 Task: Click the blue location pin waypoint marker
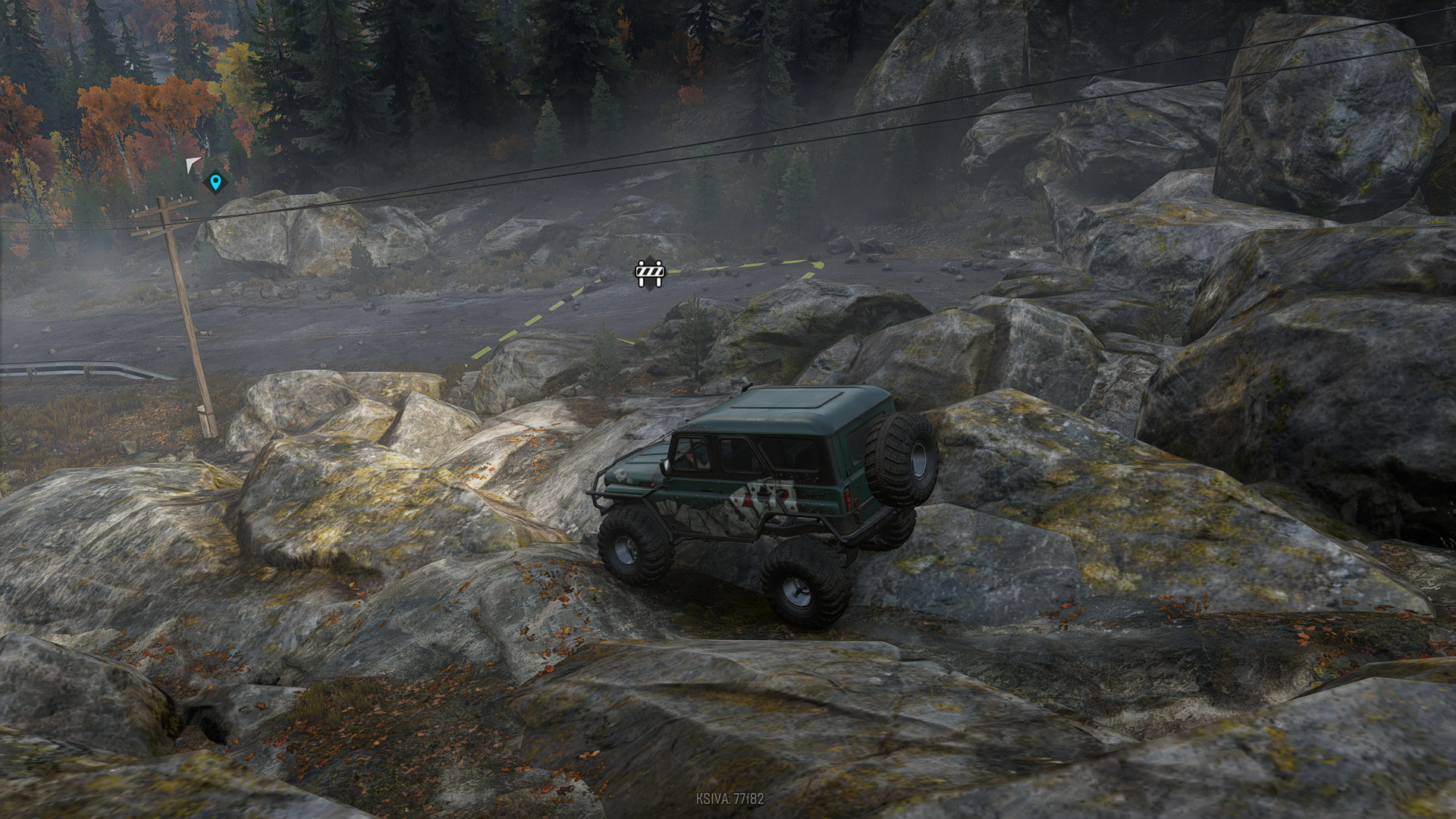[215, 182]
